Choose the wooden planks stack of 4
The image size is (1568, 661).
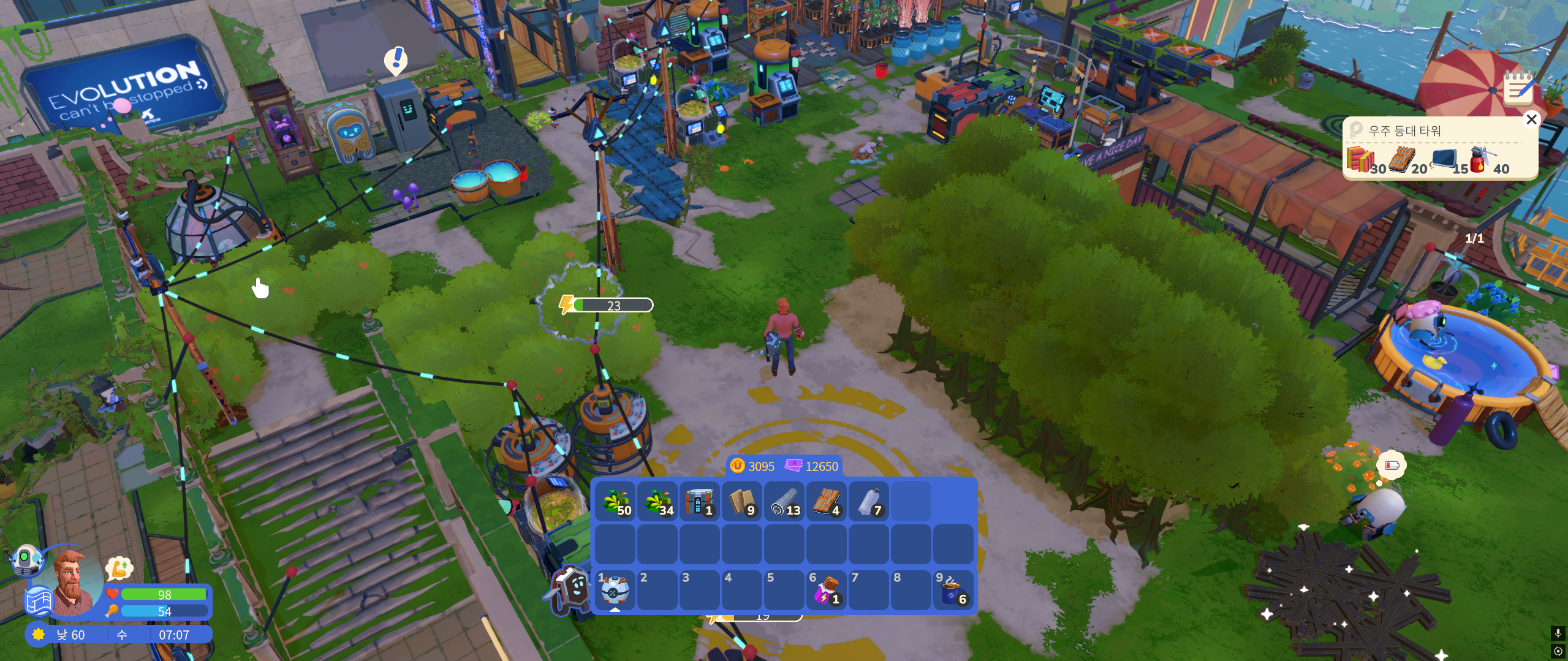point(827,502)
